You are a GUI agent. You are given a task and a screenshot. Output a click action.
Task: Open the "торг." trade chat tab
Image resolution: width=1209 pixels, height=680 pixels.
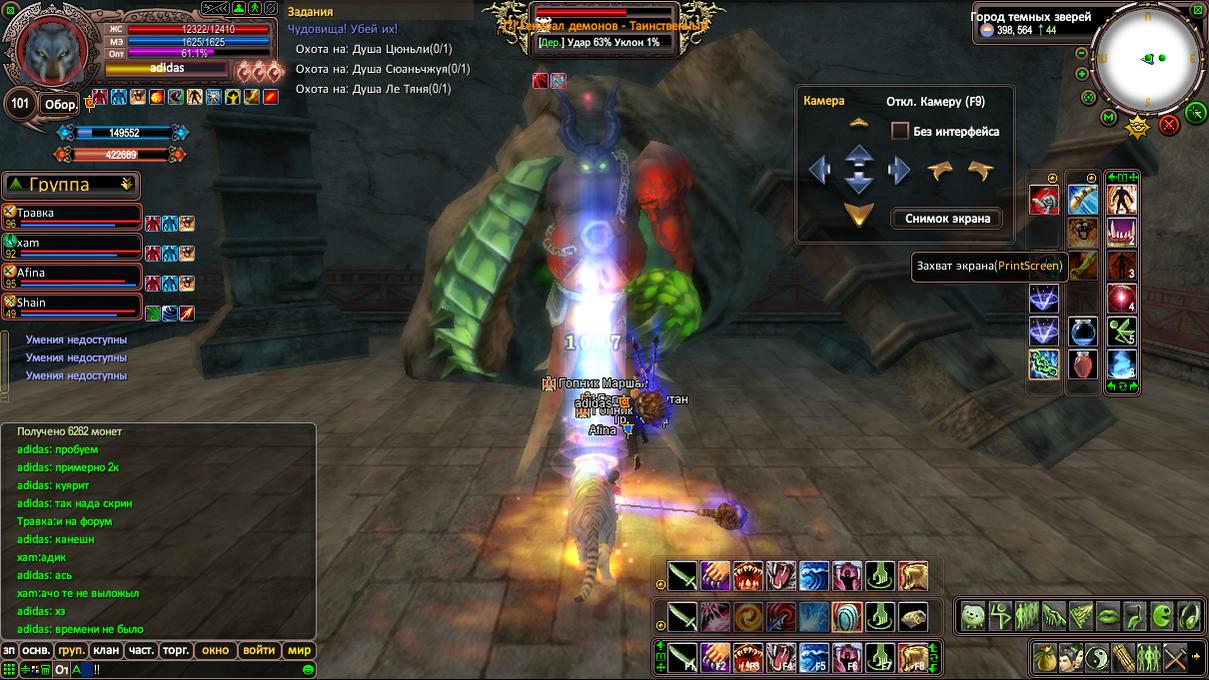176,650
